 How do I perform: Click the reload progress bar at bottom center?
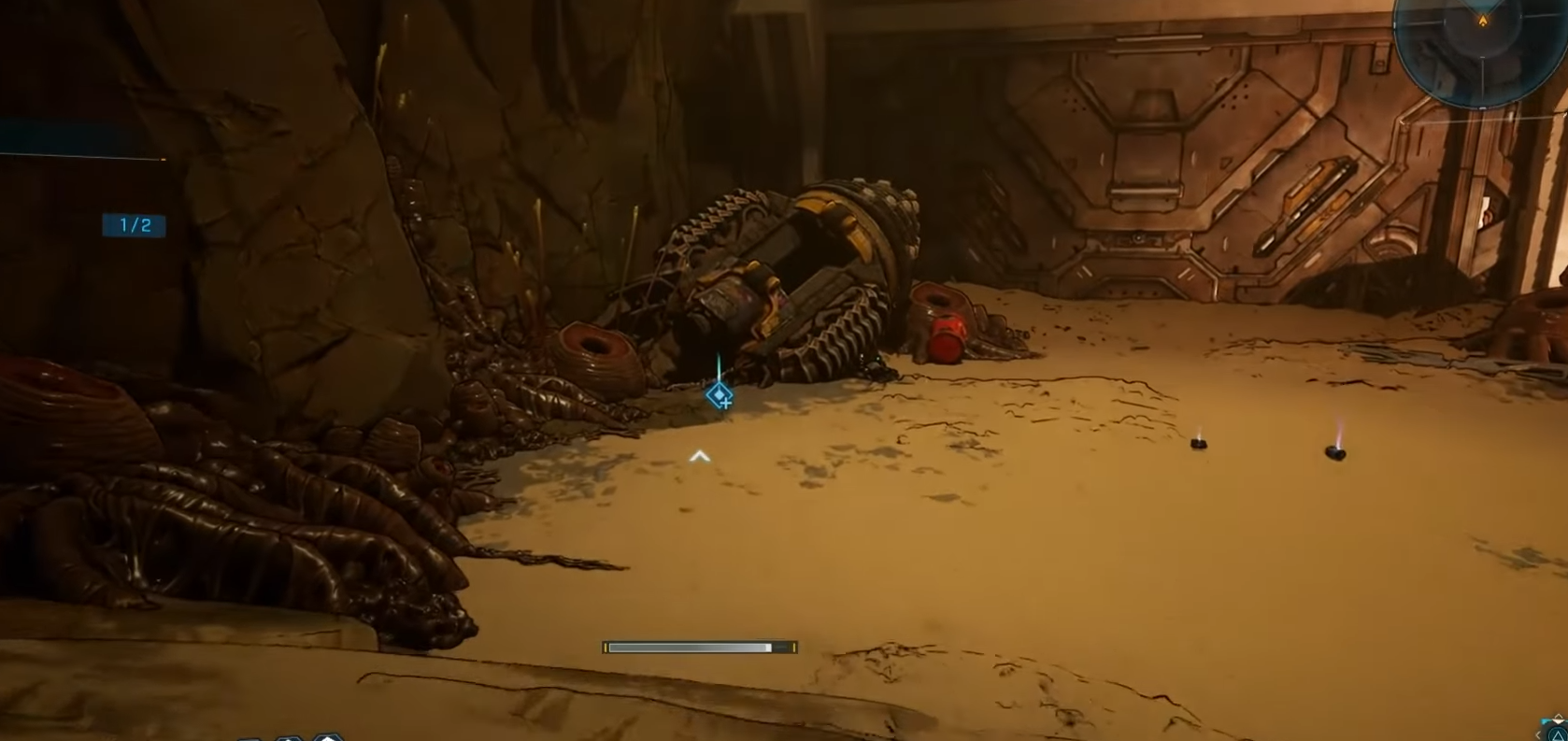[699, 647]
